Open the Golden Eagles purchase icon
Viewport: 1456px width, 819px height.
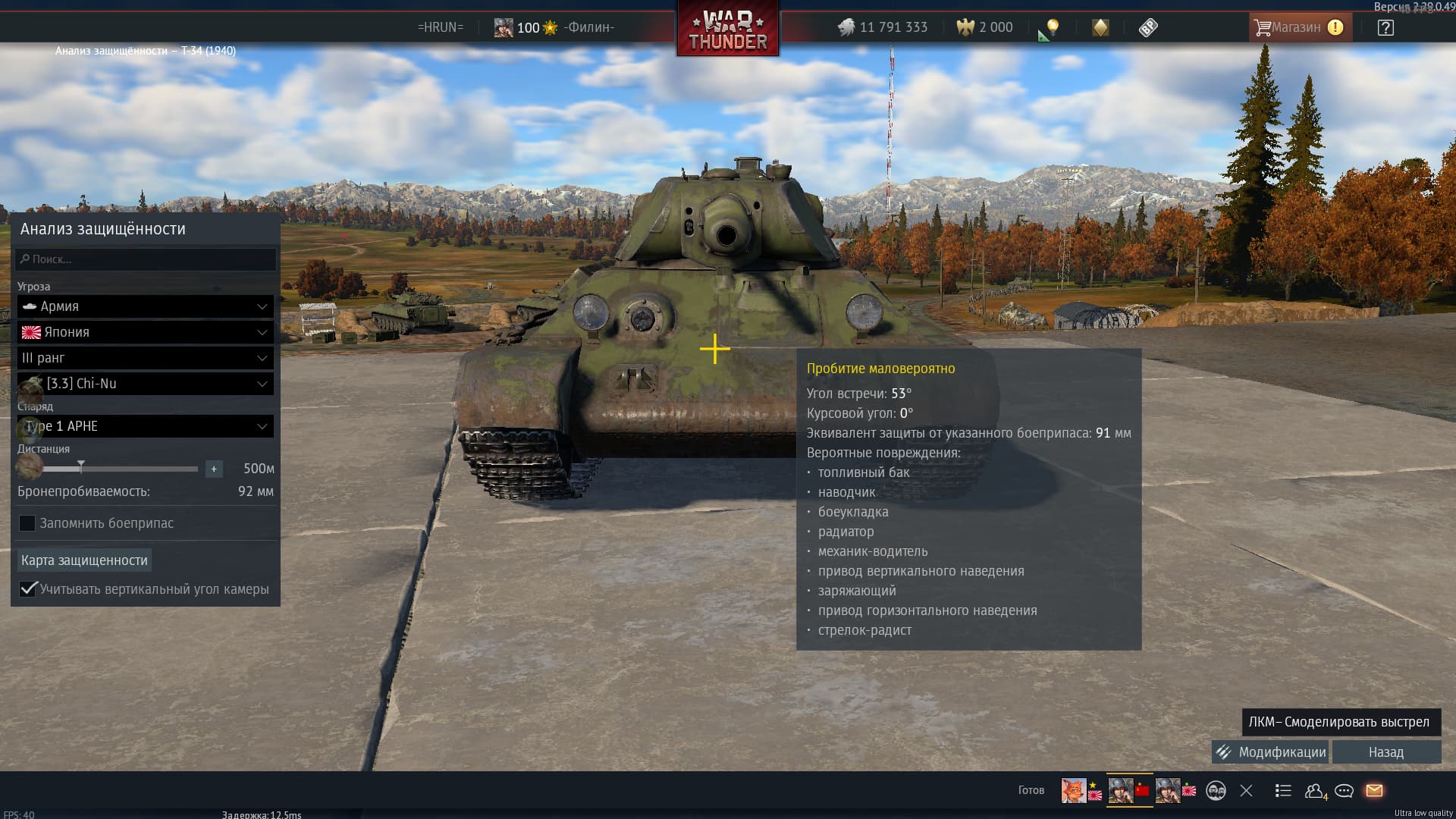(986, 27)
